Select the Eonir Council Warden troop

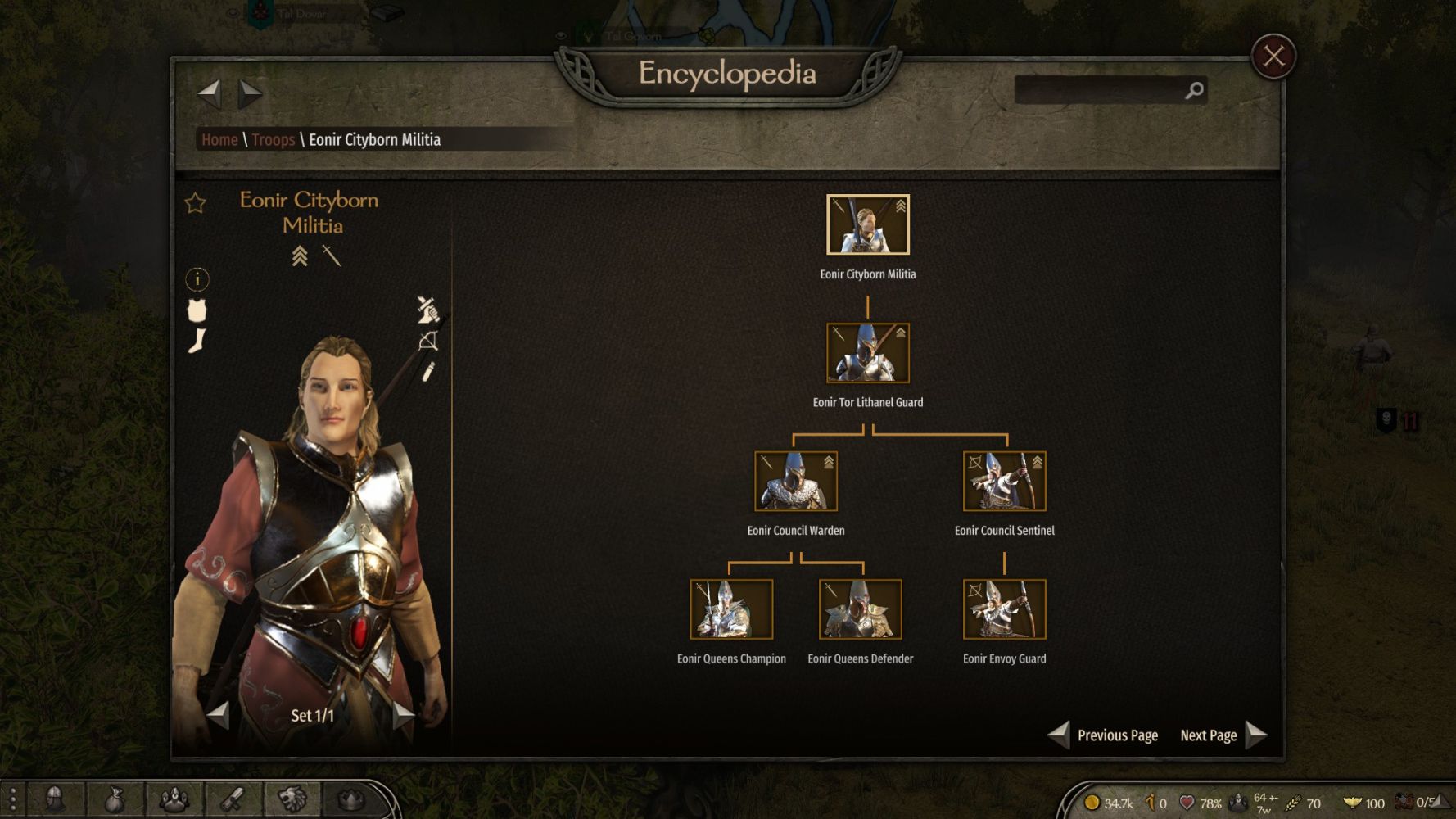pyautogui.click(x=795, y=482)
